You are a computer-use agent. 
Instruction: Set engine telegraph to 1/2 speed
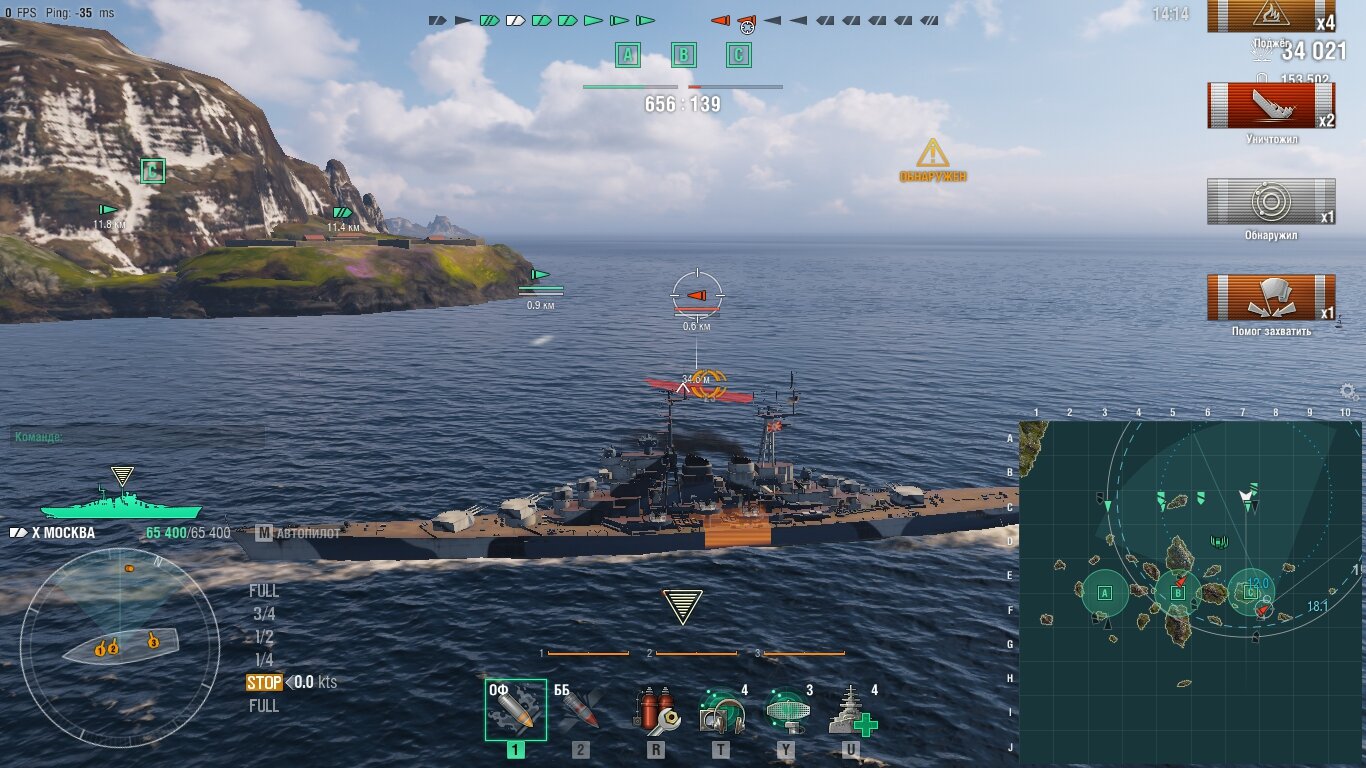click(x=264, y=637)
